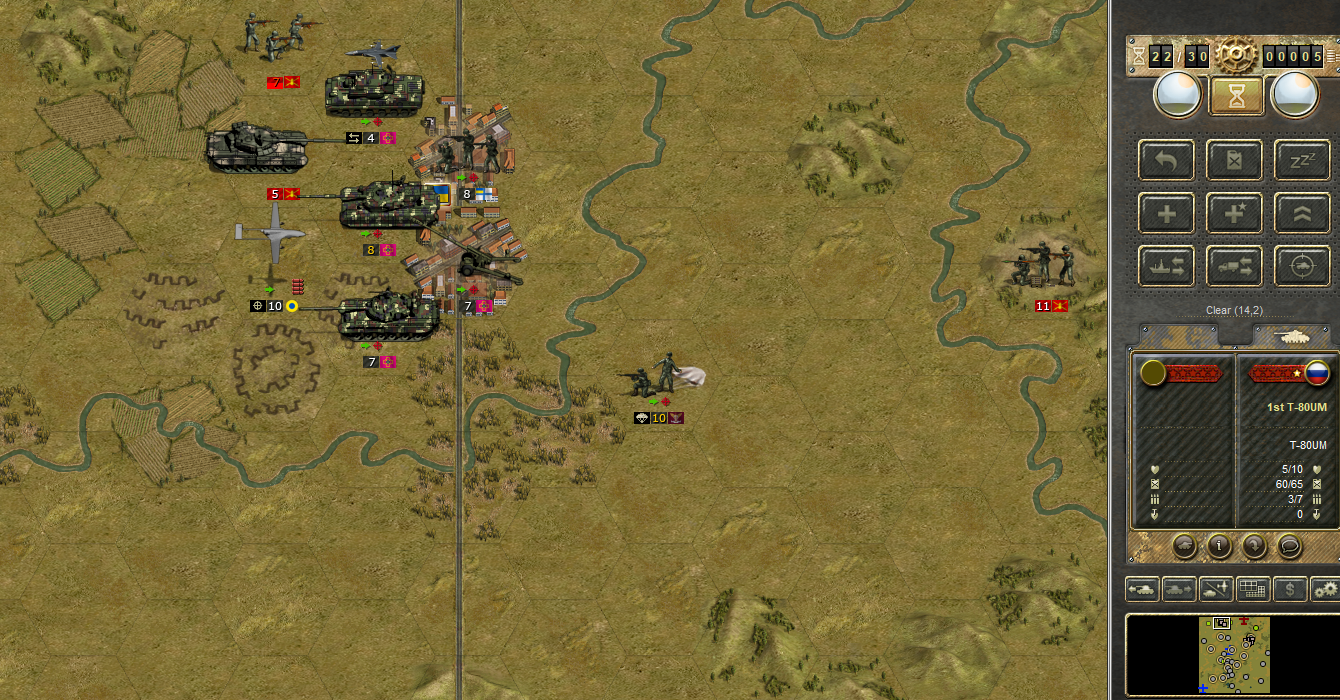The height and width of the screenshot is (700, 1340).
Task: Click the crossed-out fuel can button
Action: click(x=1235, y=159)
